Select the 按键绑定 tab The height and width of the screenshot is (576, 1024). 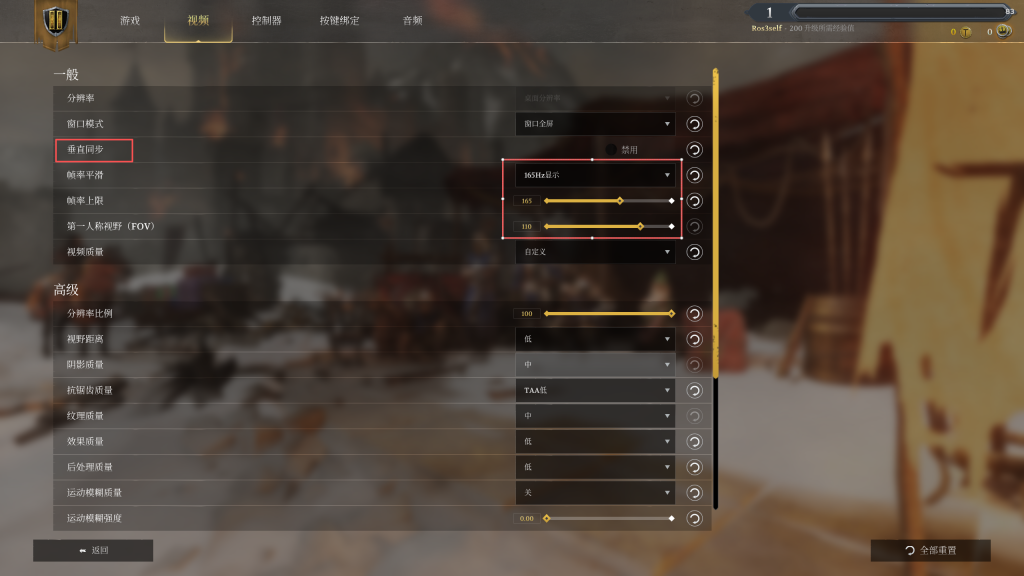339,20
